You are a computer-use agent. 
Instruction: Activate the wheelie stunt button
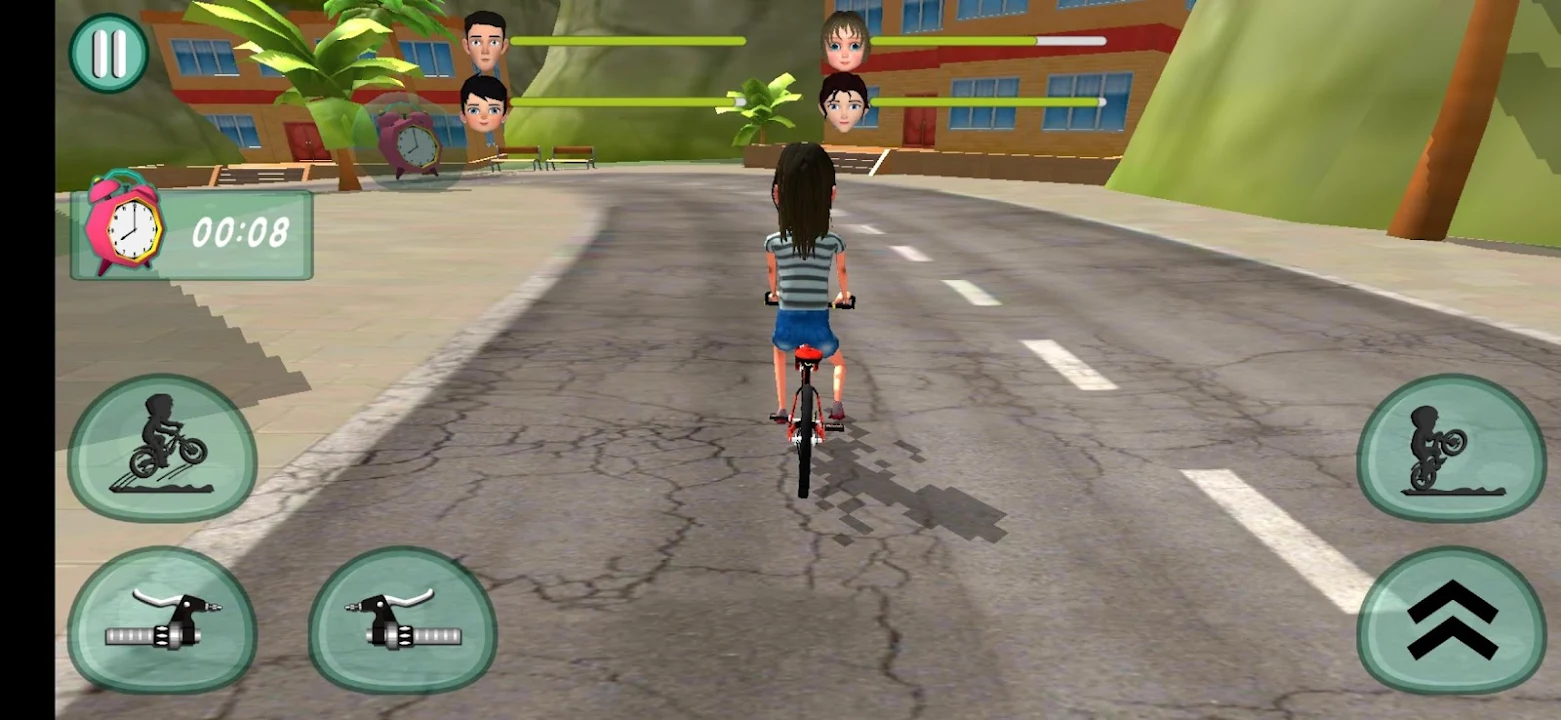pos(1450,449)
